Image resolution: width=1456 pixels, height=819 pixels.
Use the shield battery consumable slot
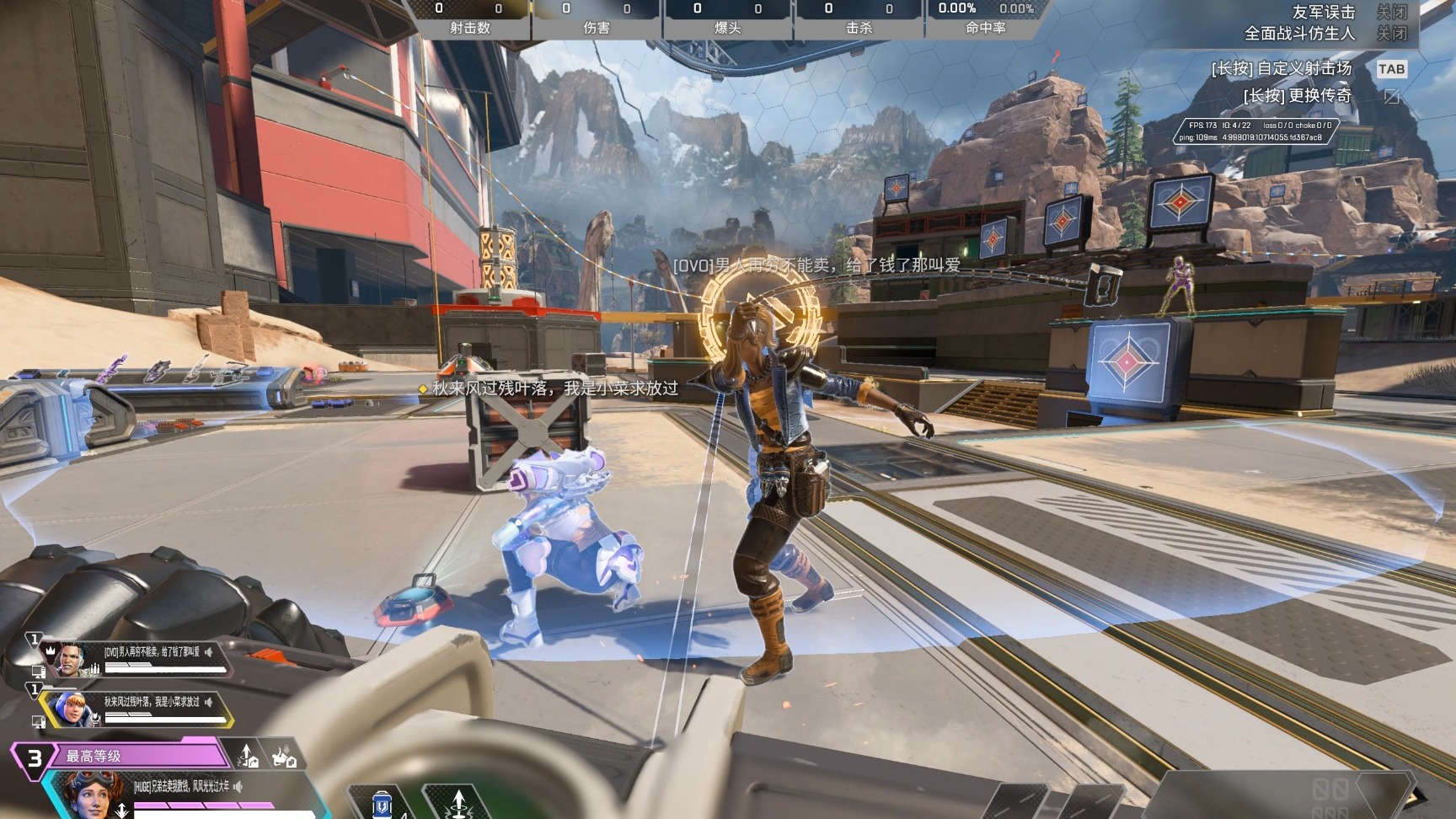[x=382, y=805]
